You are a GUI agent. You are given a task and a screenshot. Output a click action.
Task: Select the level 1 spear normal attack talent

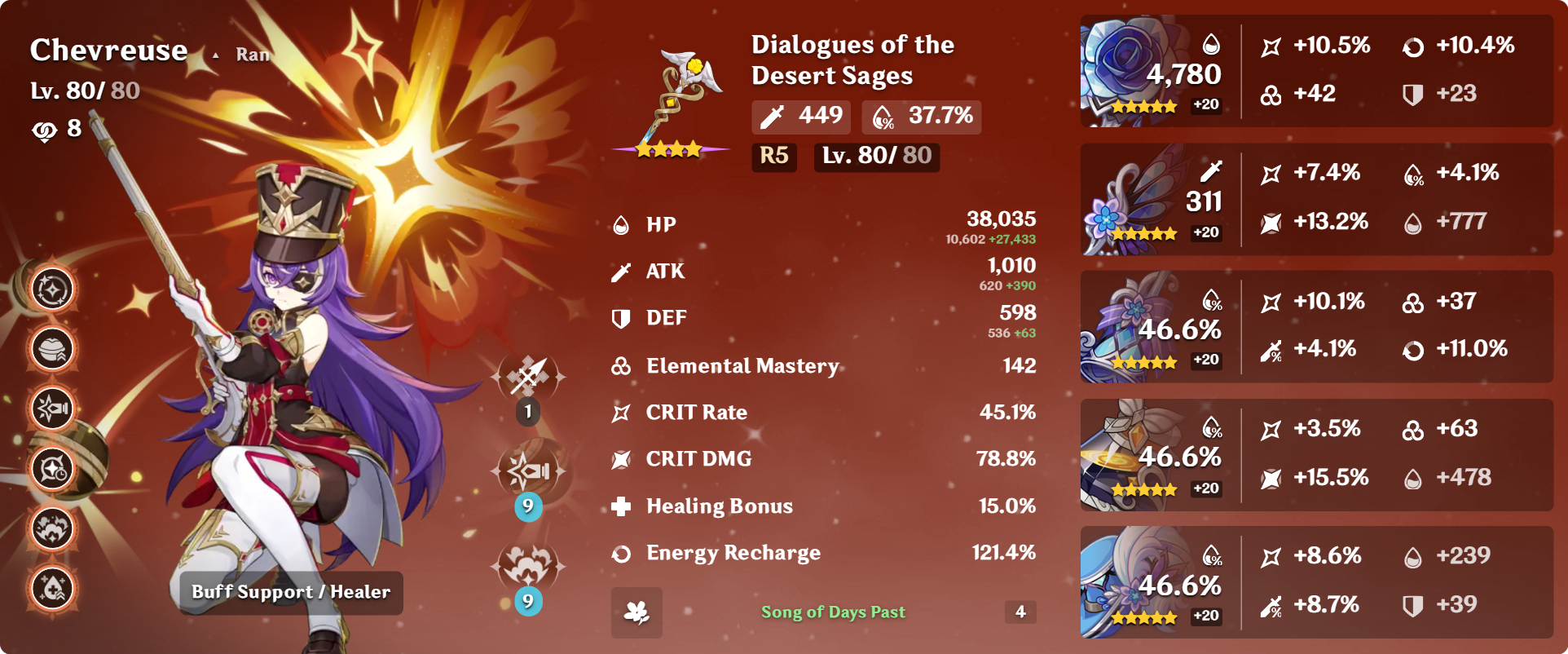[528, 377]
